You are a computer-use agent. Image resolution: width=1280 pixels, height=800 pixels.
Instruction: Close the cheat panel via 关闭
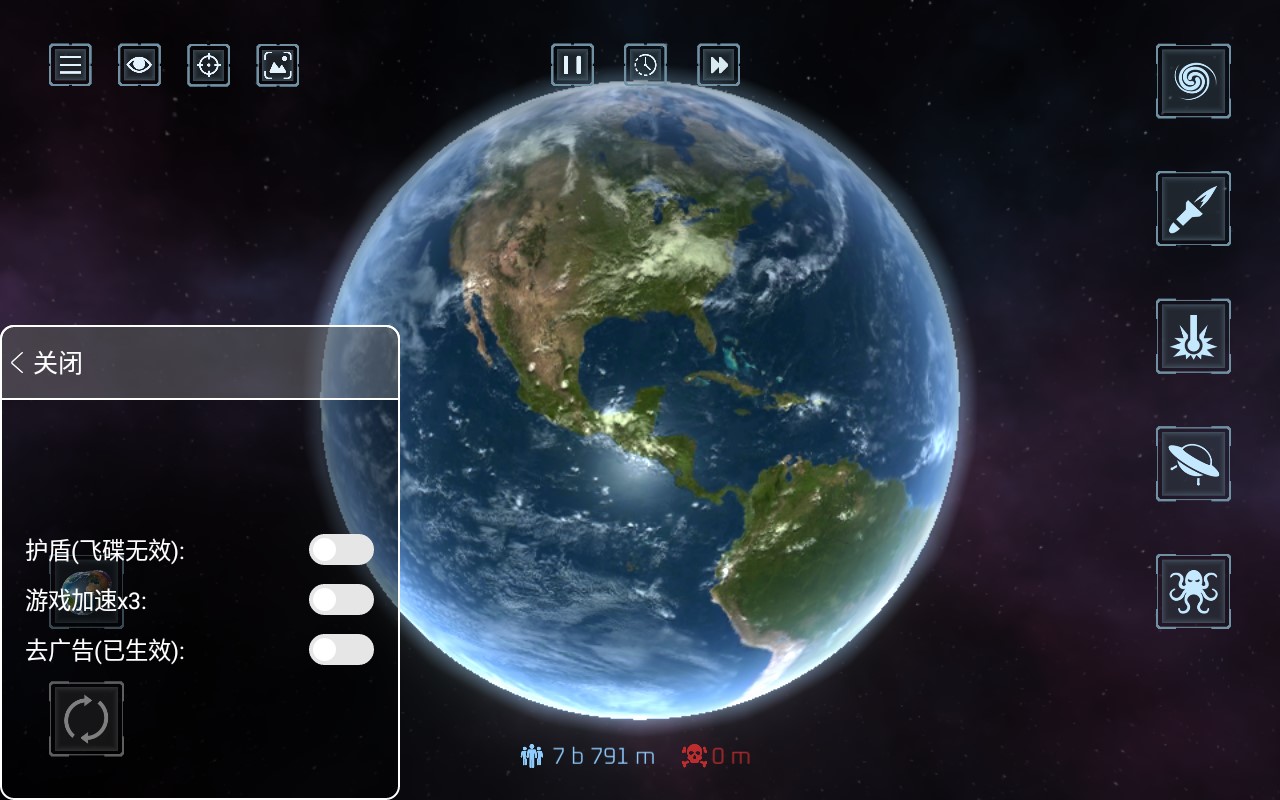coord(48,362)
